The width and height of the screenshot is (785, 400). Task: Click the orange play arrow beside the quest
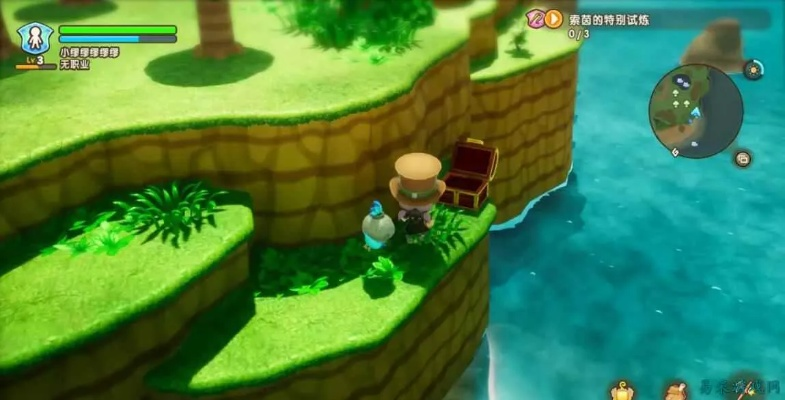(x=553, y=19)
